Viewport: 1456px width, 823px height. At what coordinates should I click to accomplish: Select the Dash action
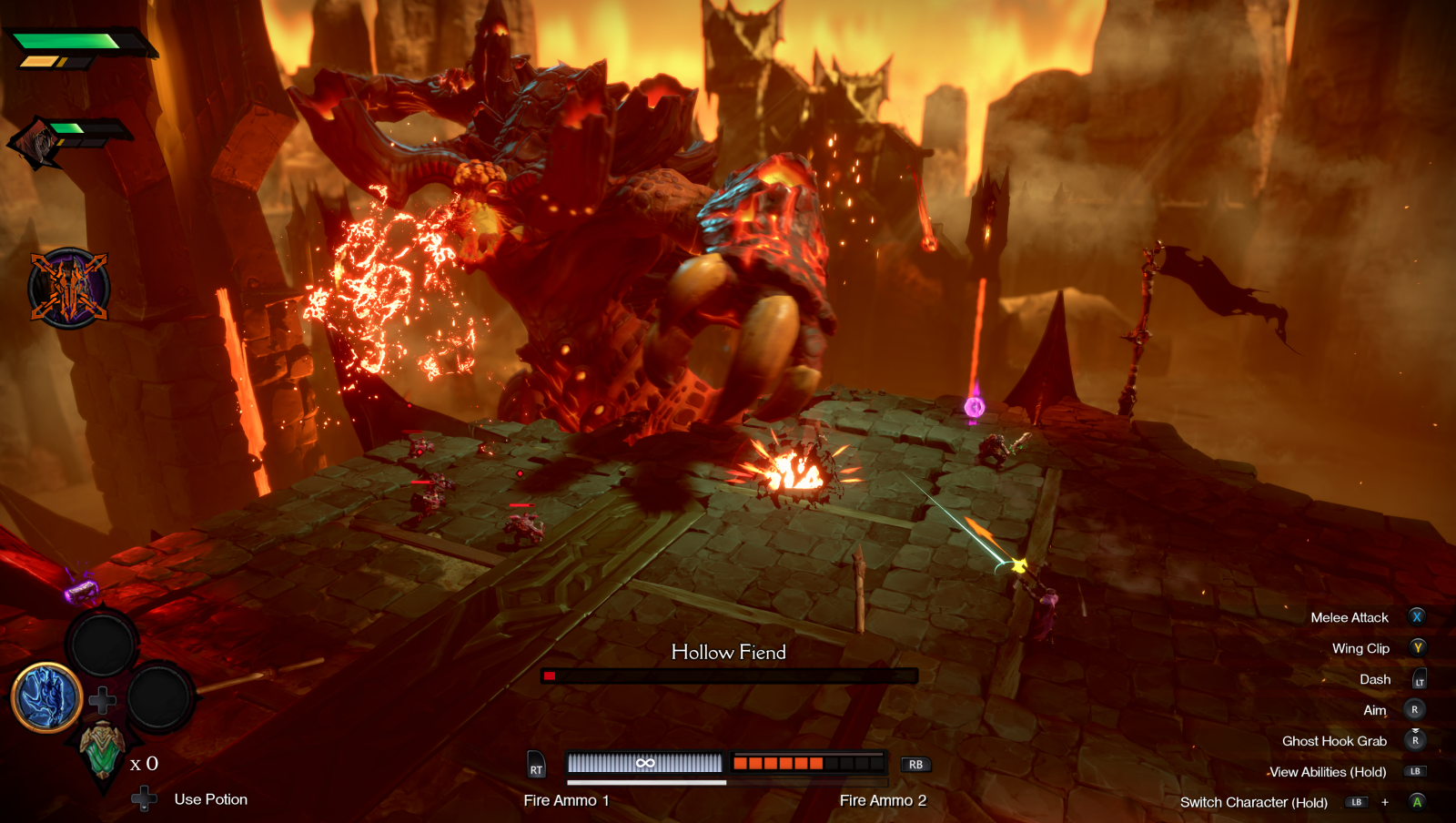point(1375,679)
